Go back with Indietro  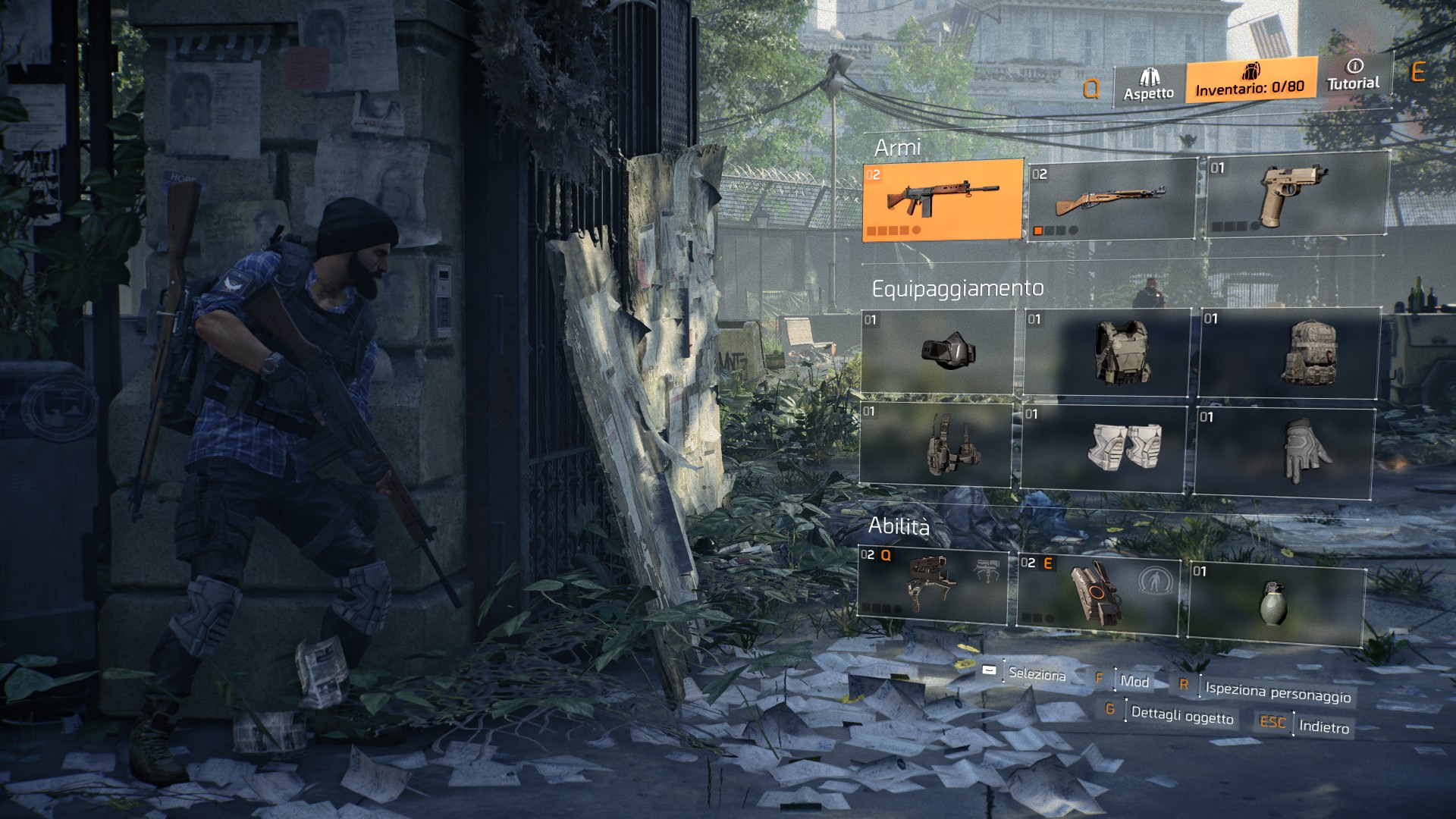1323,726
